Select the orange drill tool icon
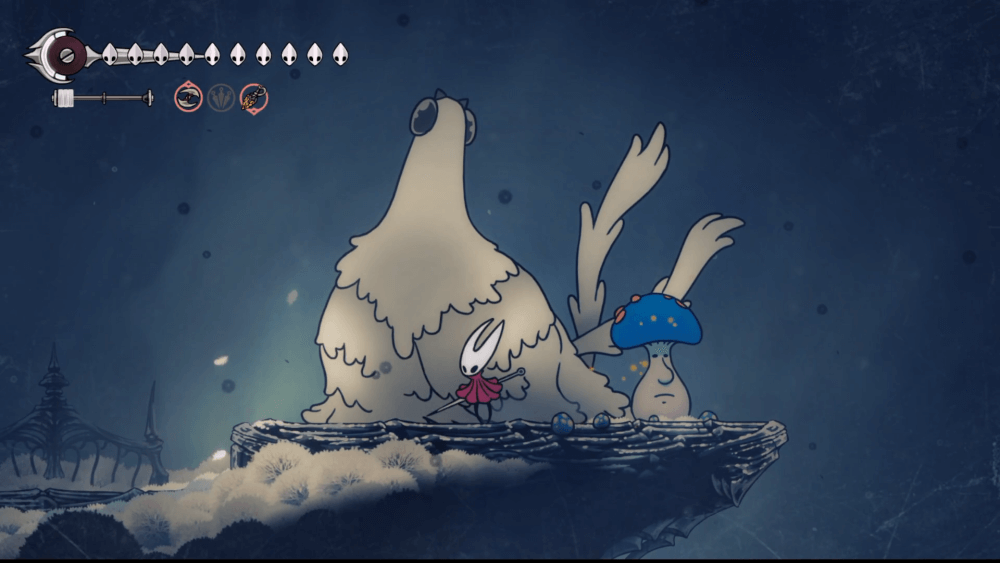This screenshot has height=563, width=1000. pyautogui.click(x=254, y=97)
